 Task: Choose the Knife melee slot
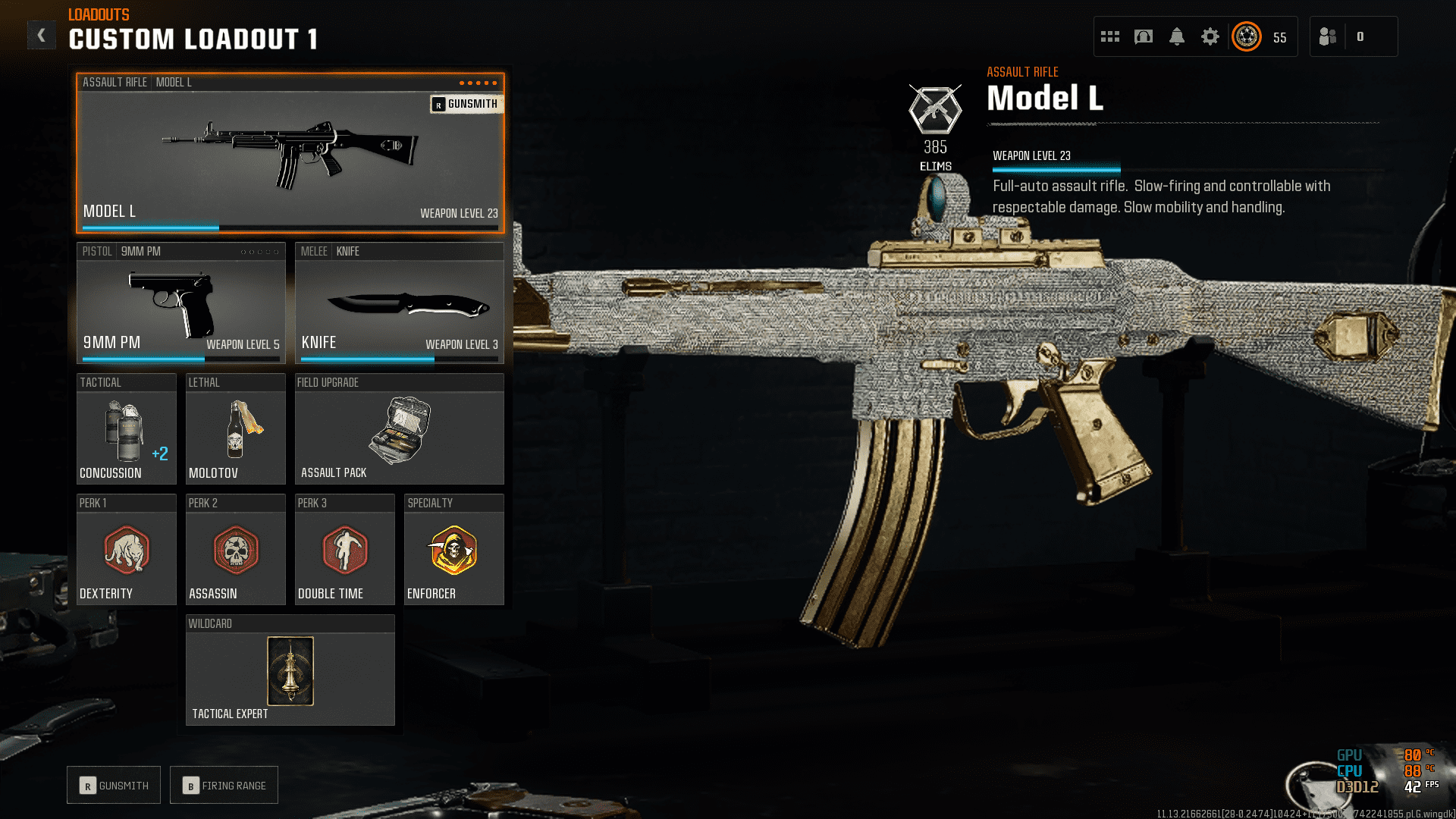click(399, 303)
